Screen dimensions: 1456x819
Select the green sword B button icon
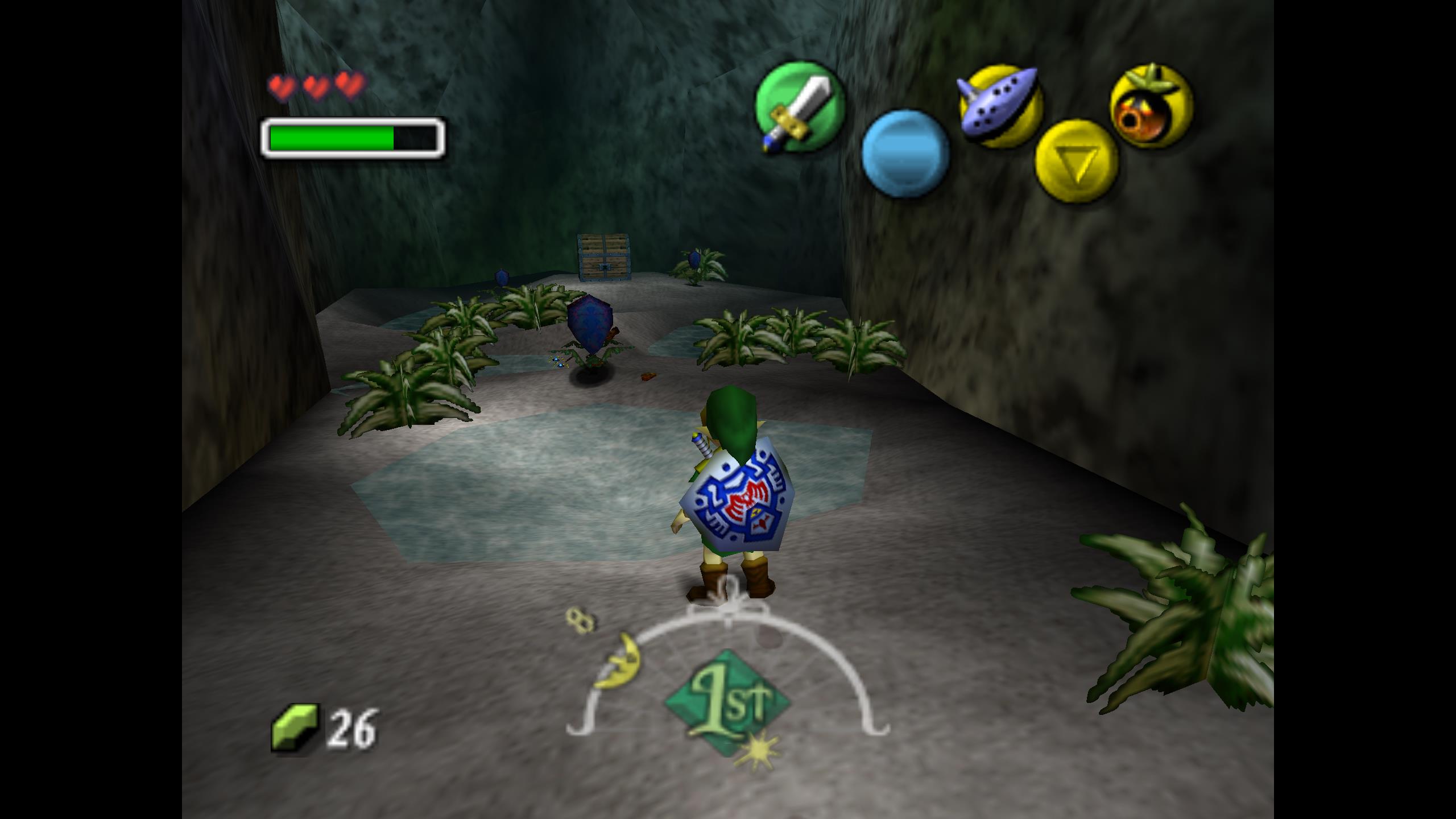799,107
